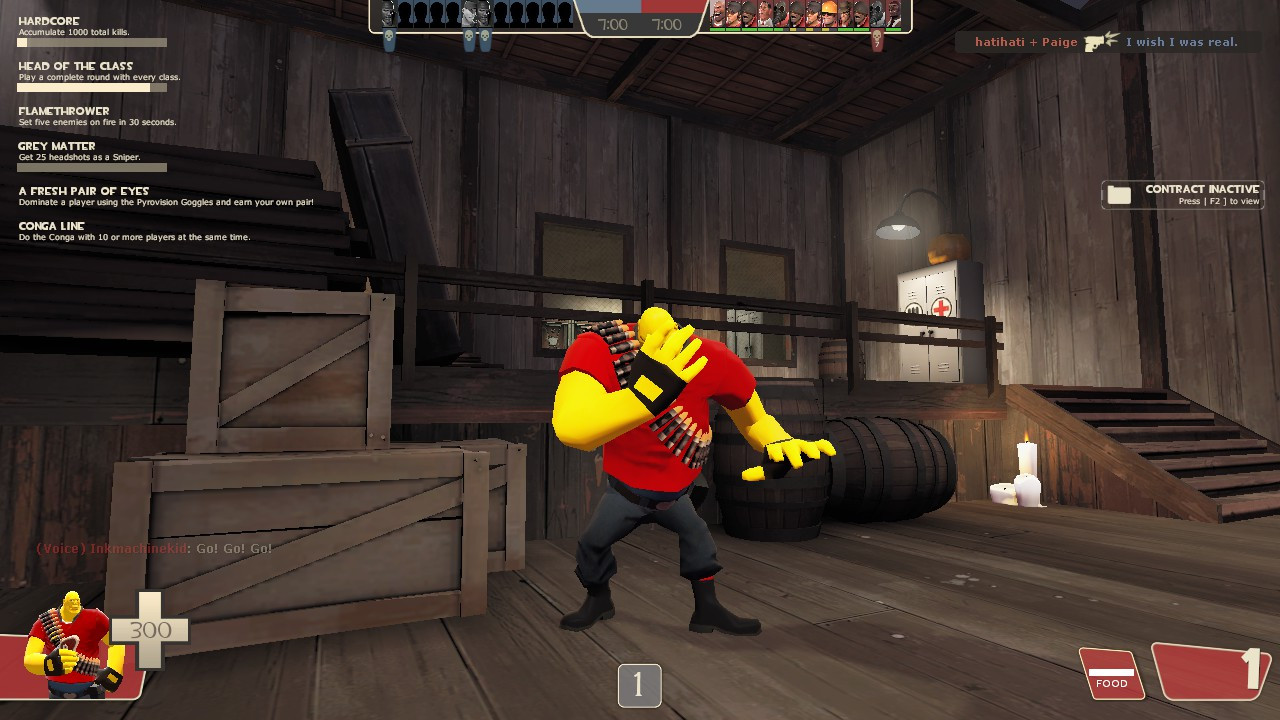This screenshot has width=1280, height=720.
Task: Click the Sniper portrait on the RED roster
Action: tap(734, 14)
